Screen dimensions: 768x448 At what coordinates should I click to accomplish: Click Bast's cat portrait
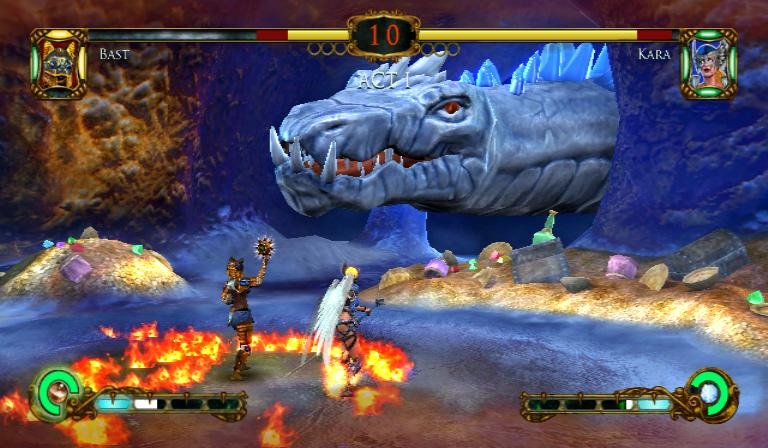click(x=58, y=63)
